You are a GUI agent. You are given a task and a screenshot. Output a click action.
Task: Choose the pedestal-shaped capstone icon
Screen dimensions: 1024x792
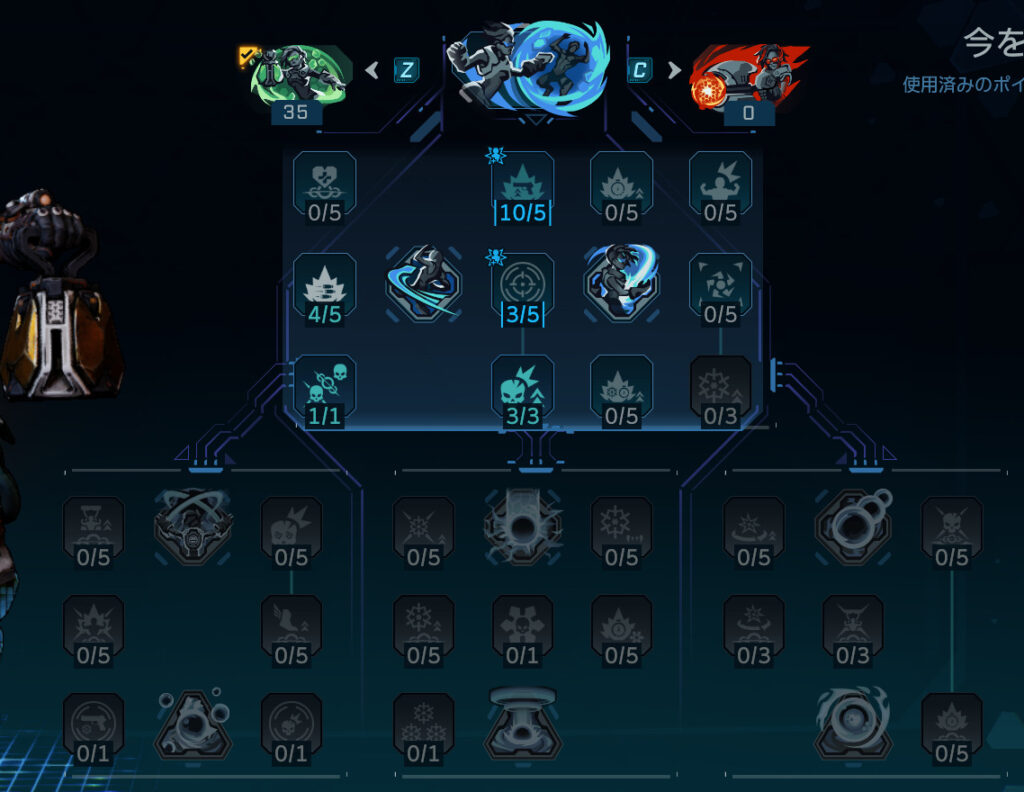(x=522, y=721)
